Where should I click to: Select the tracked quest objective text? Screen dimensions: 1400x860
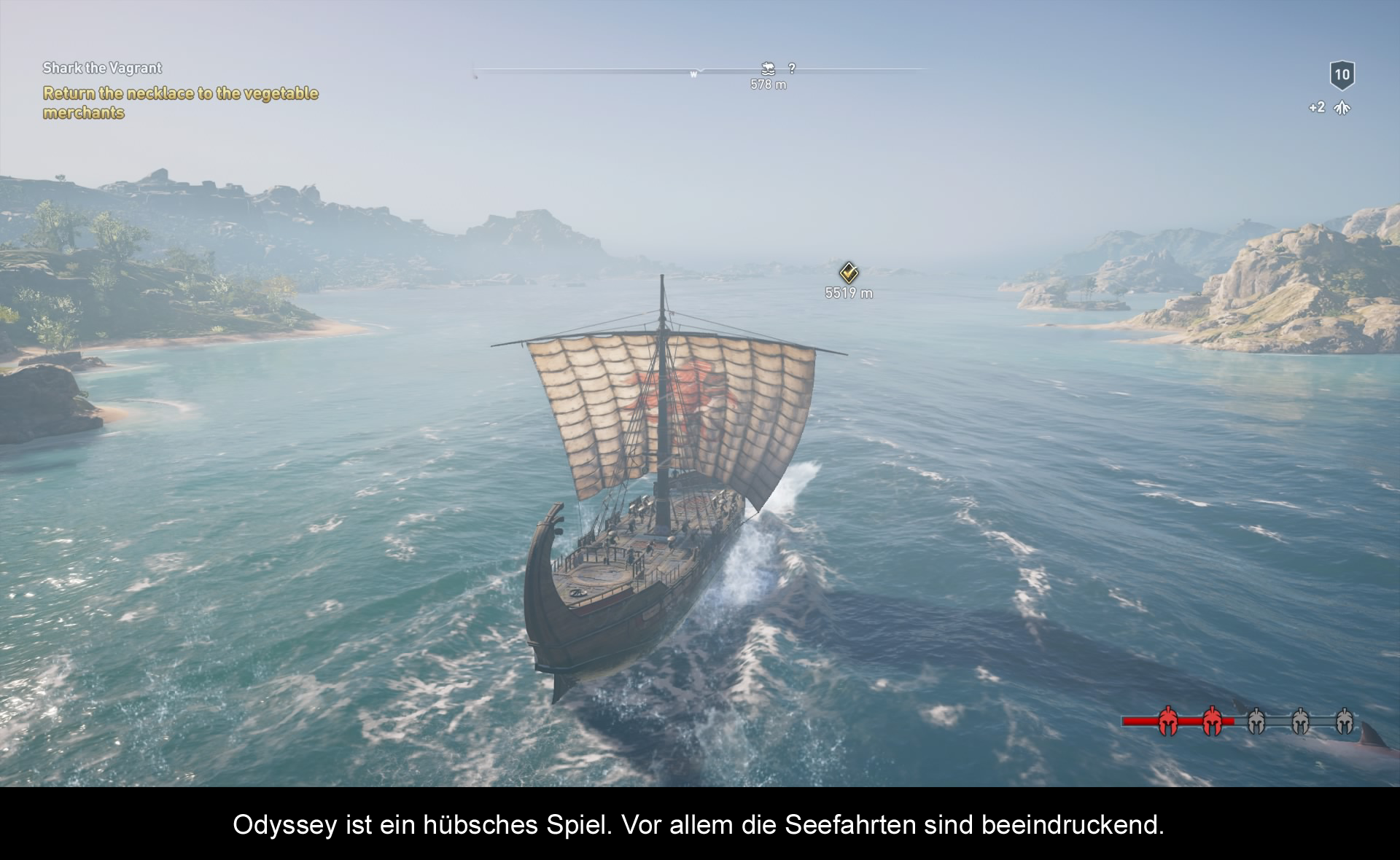click(180, 103)
